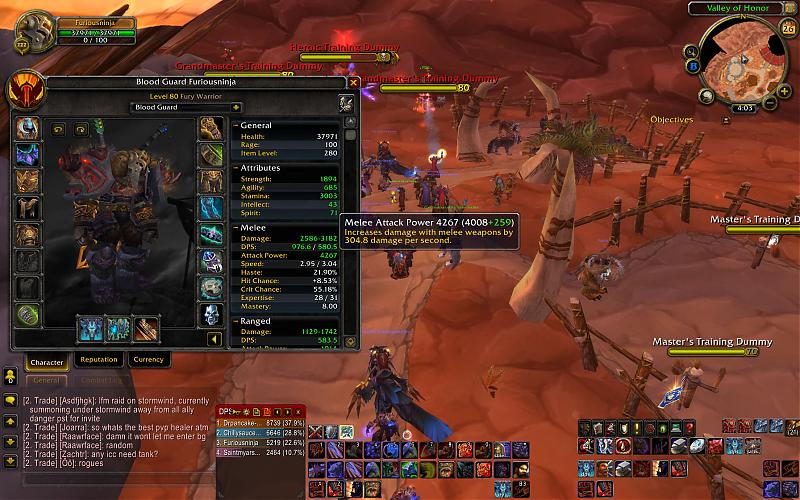Viewport: 800px width, 500px height.
Task: Open the General chat tab
Action: coord(46,381)
